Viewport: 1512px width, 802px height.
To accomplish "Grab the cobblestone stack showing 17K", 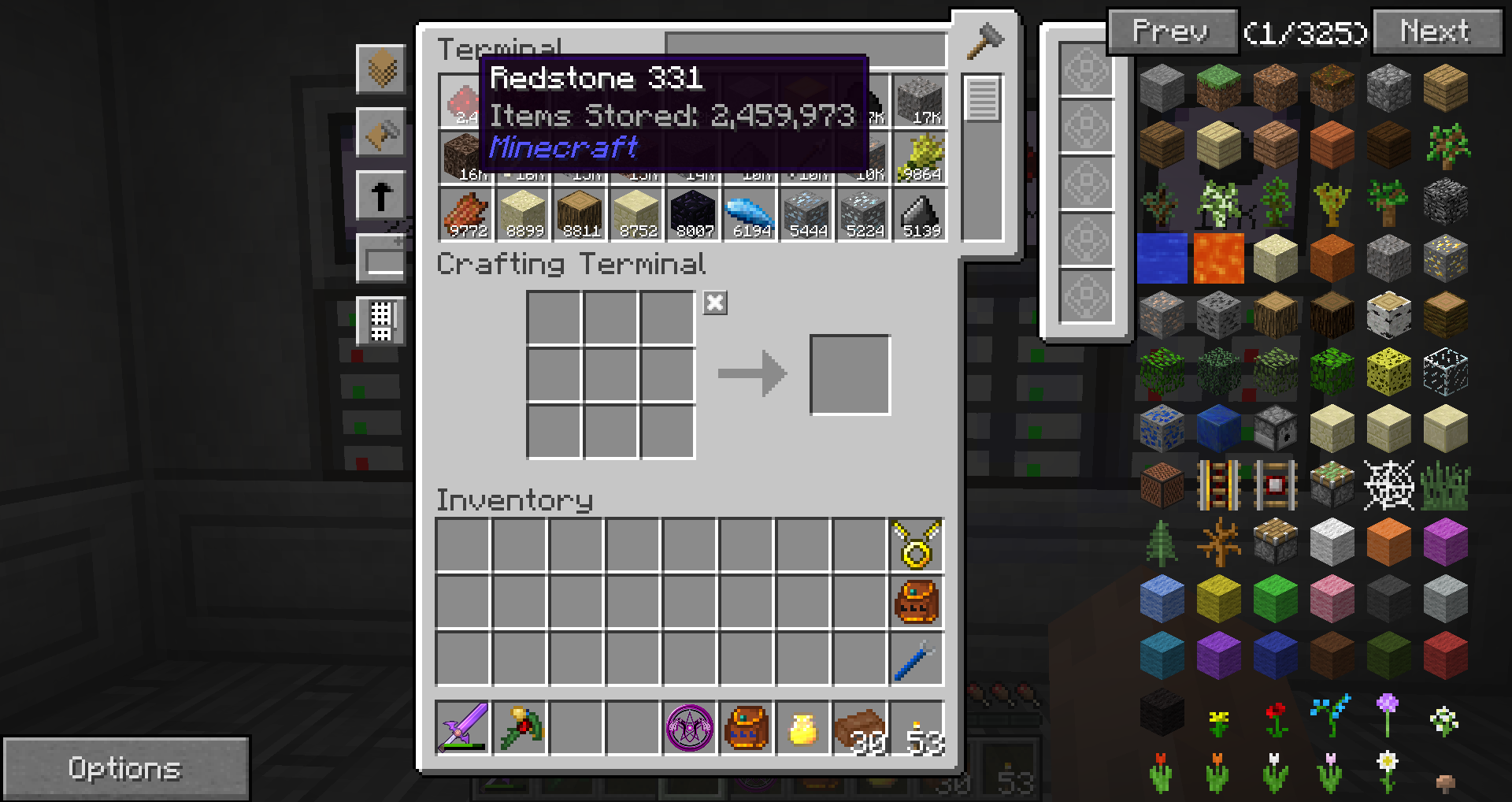I will pyautogui.click(x=919, y=101).
